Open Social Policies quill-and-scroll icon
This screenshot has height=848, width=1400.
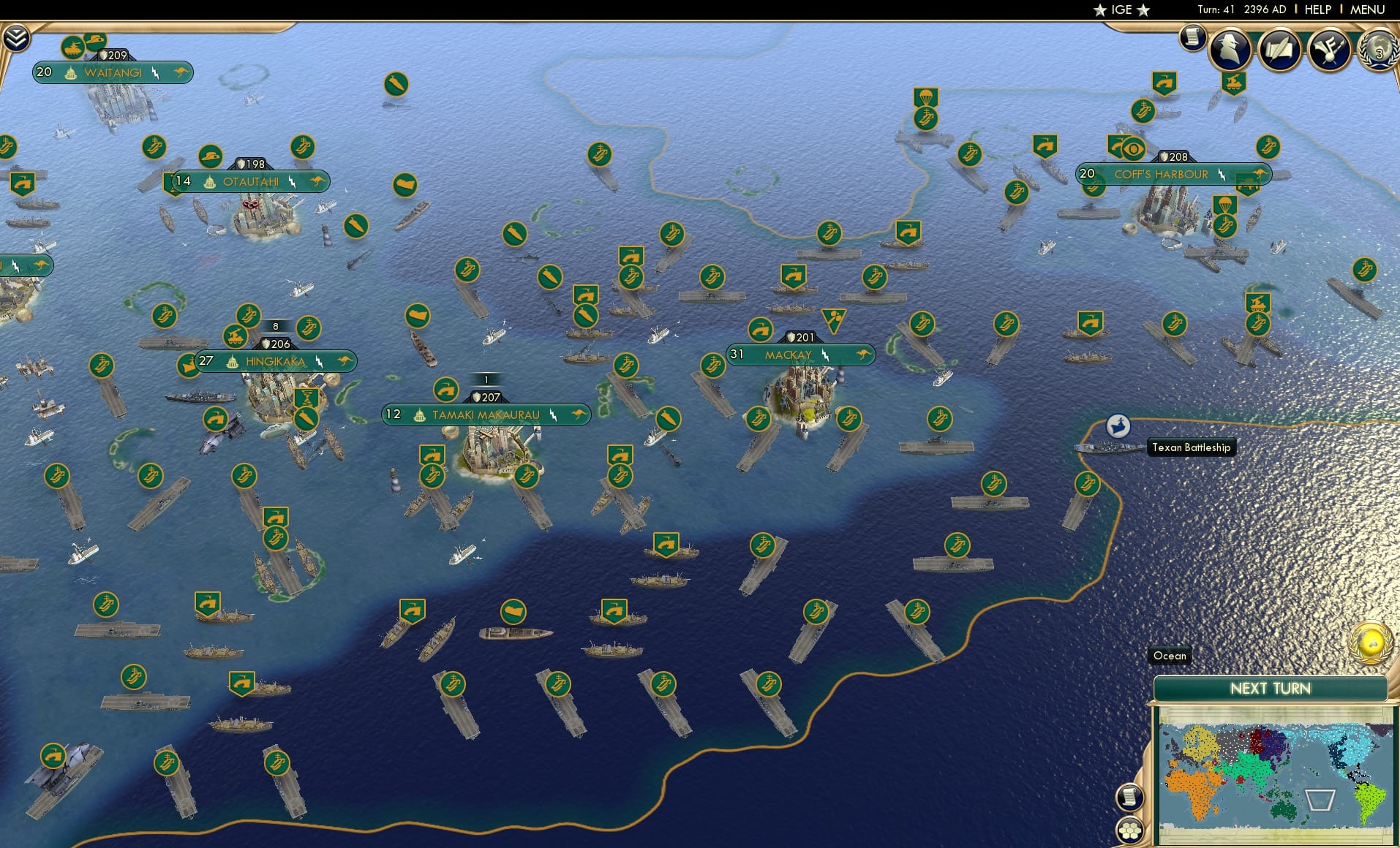(1279, 49)
